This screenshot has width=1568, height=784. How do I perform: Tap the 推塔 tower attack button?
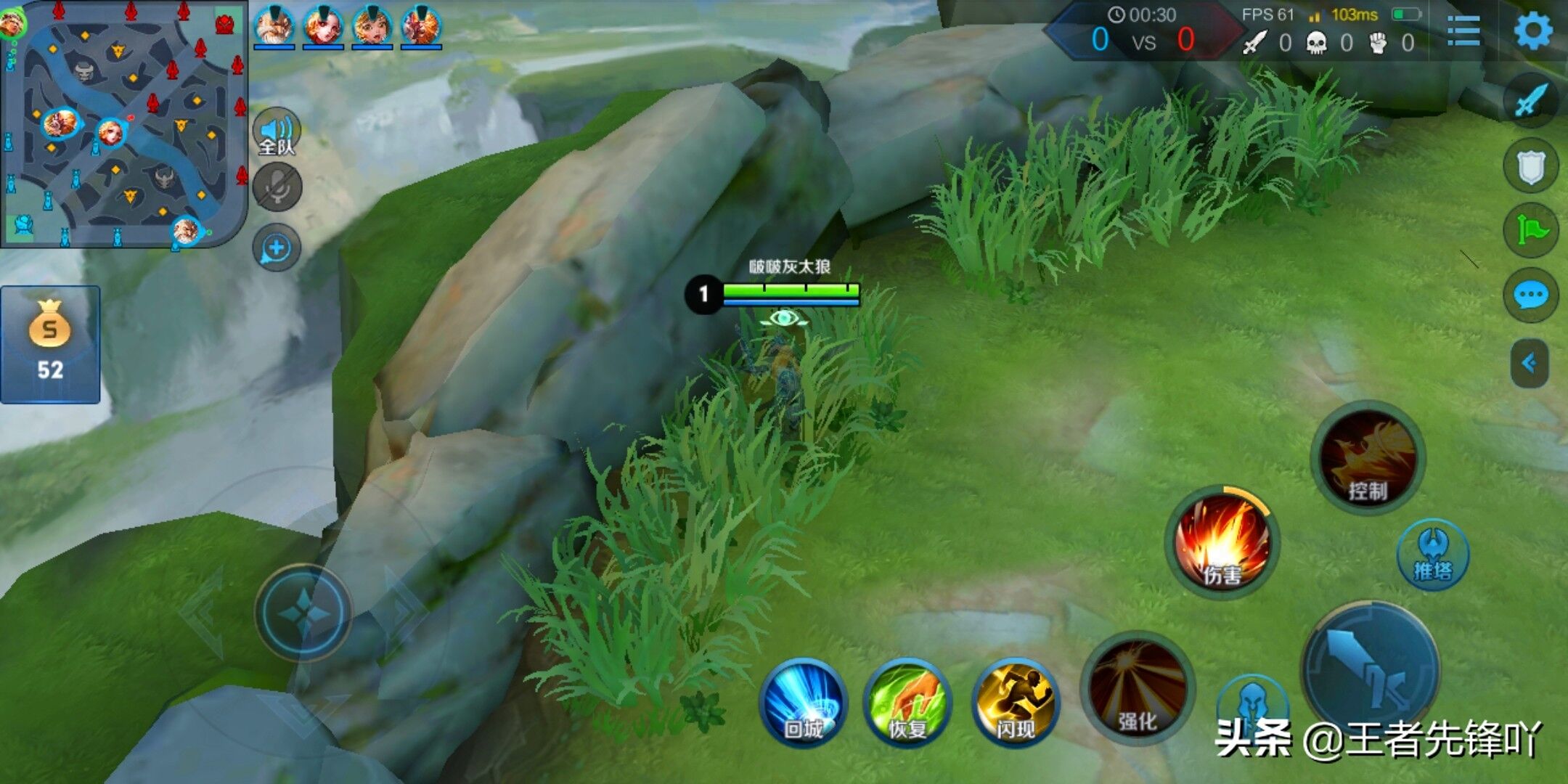(1433, 555)
